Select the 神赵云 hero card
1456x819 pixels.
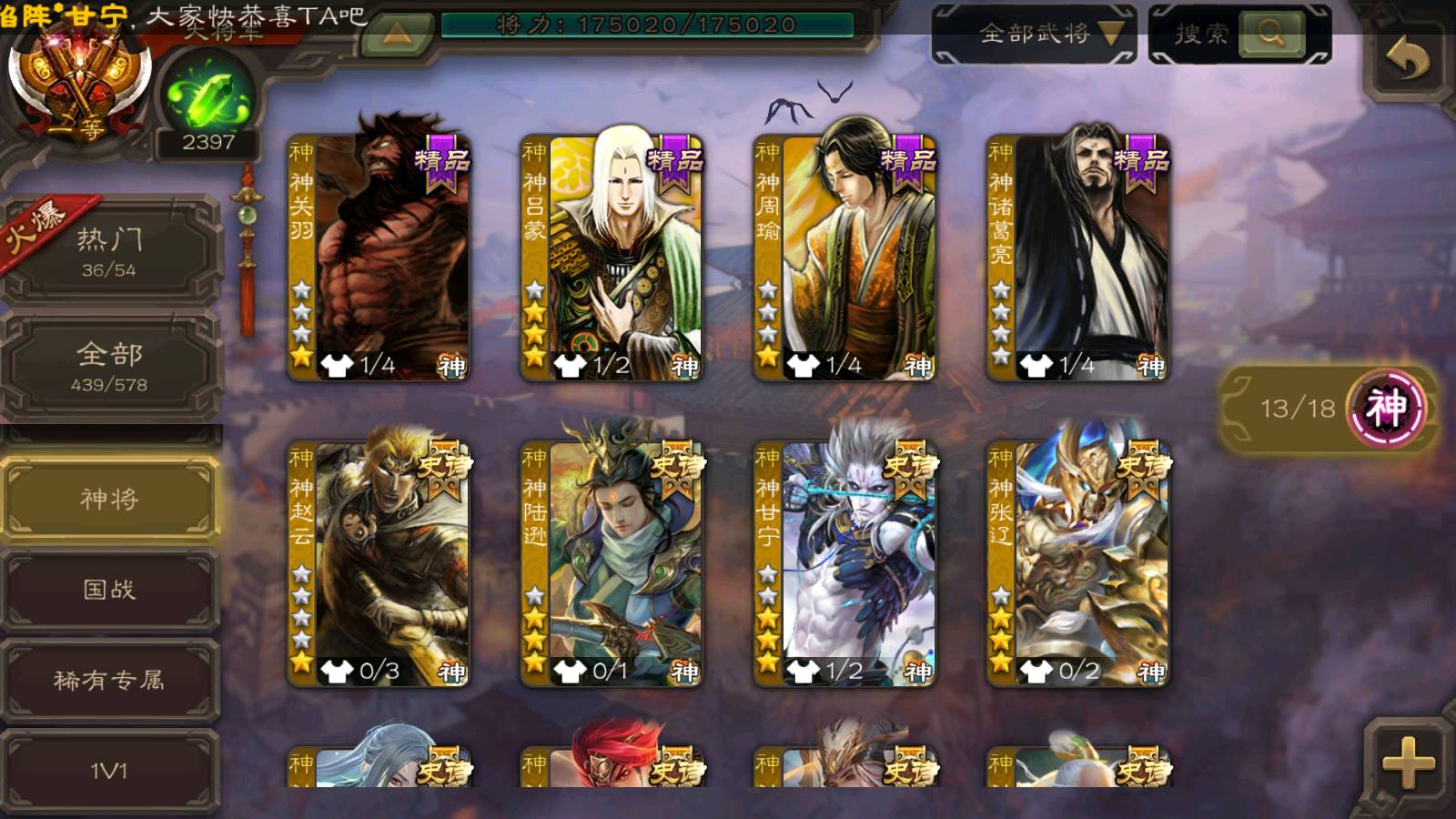[379, 564]
